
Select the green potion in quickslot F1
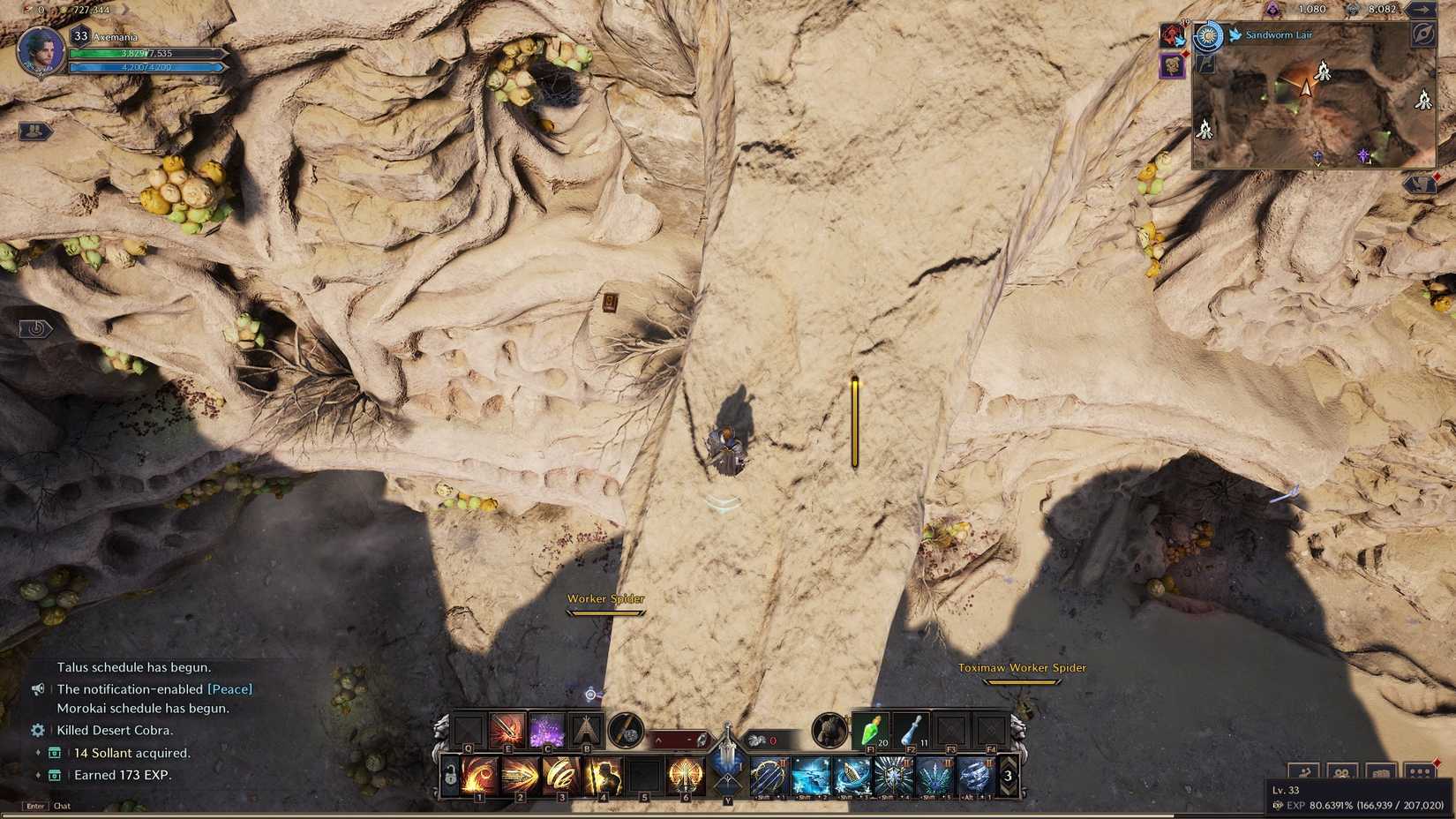[x=870, y=729]
